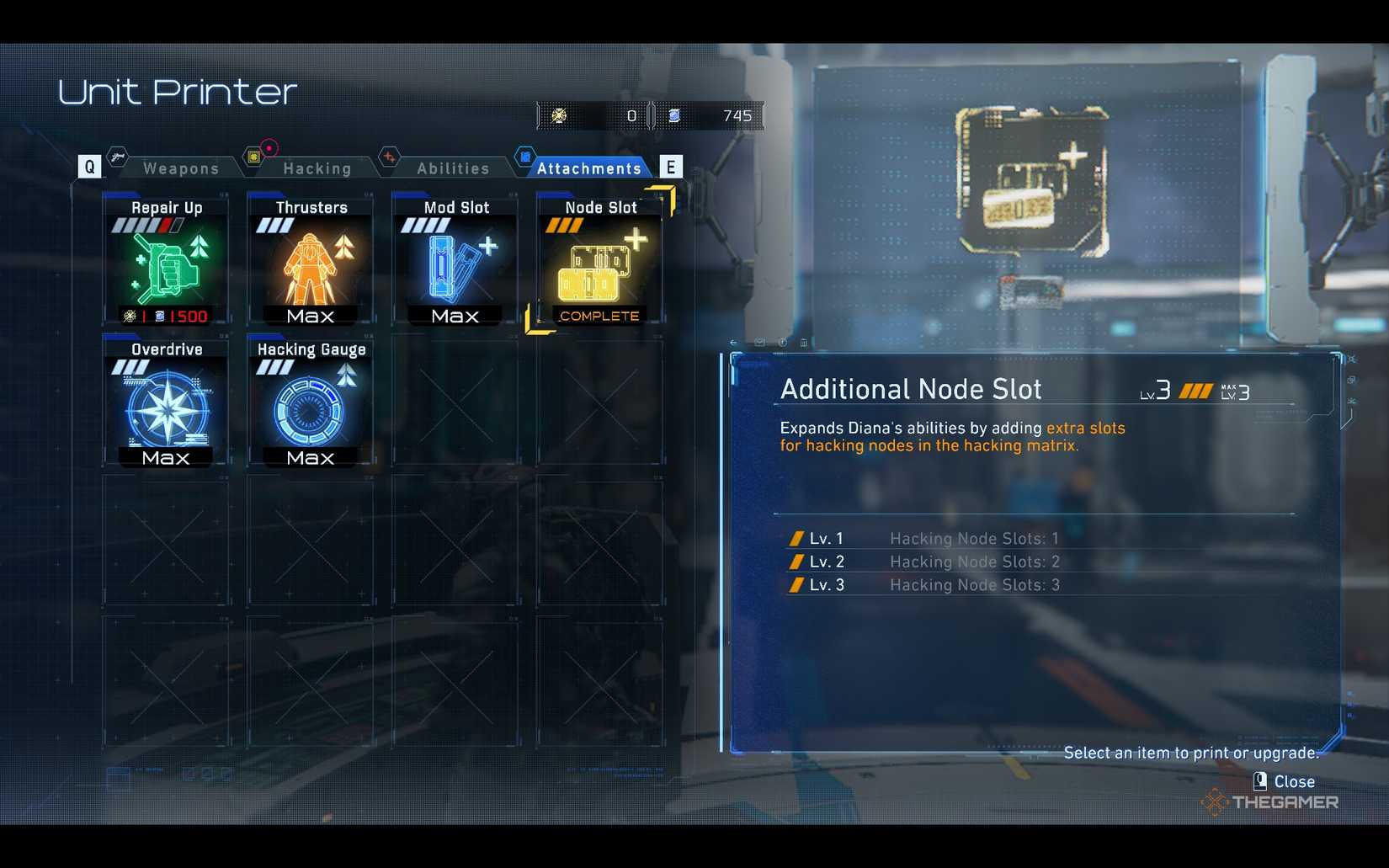Open the Hacking tab

click(320, 168)
